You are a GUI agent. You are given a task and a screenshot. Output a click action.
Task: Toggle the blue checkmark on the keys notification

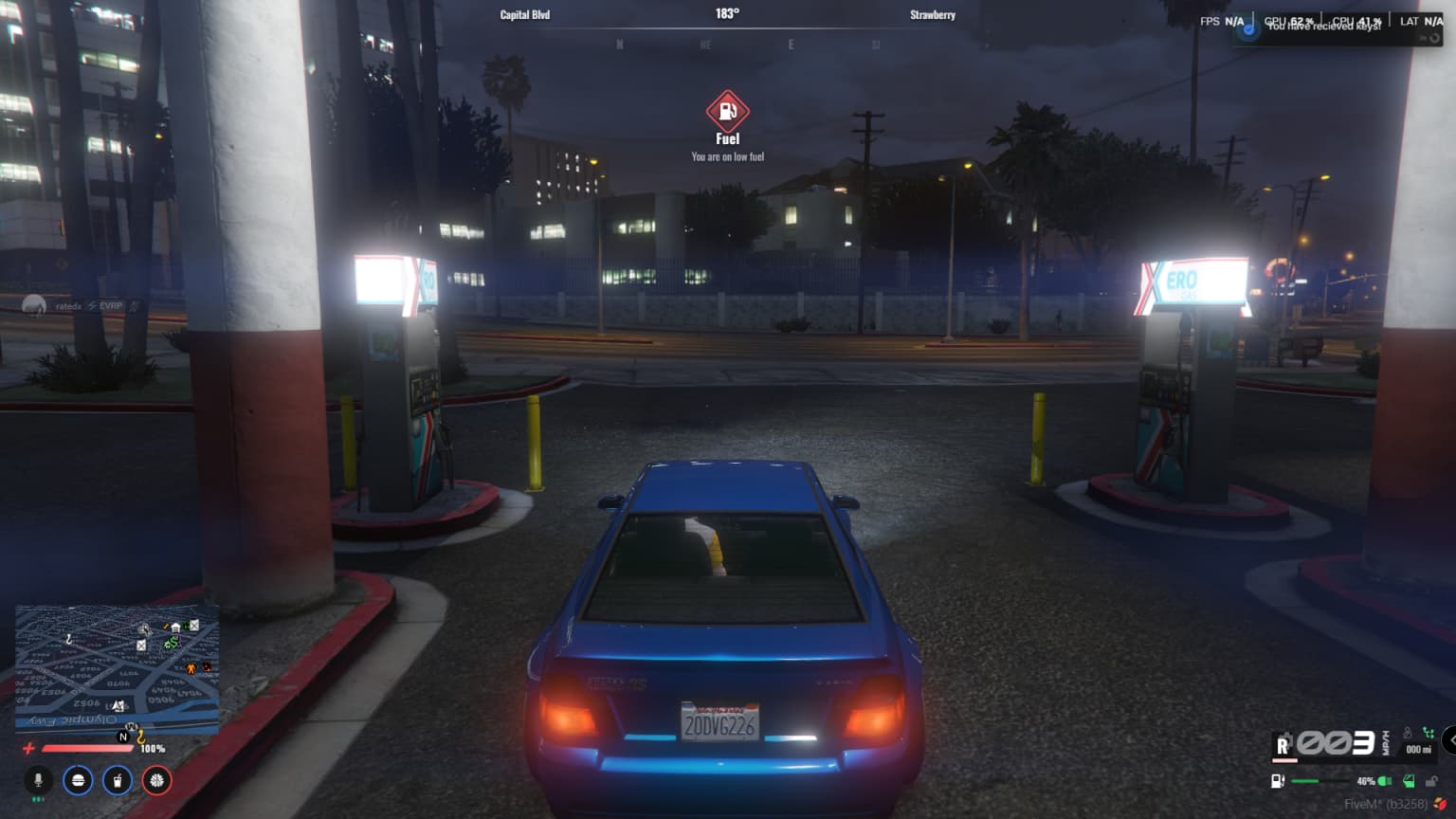pyautogui.click(x=1247, y=28)
